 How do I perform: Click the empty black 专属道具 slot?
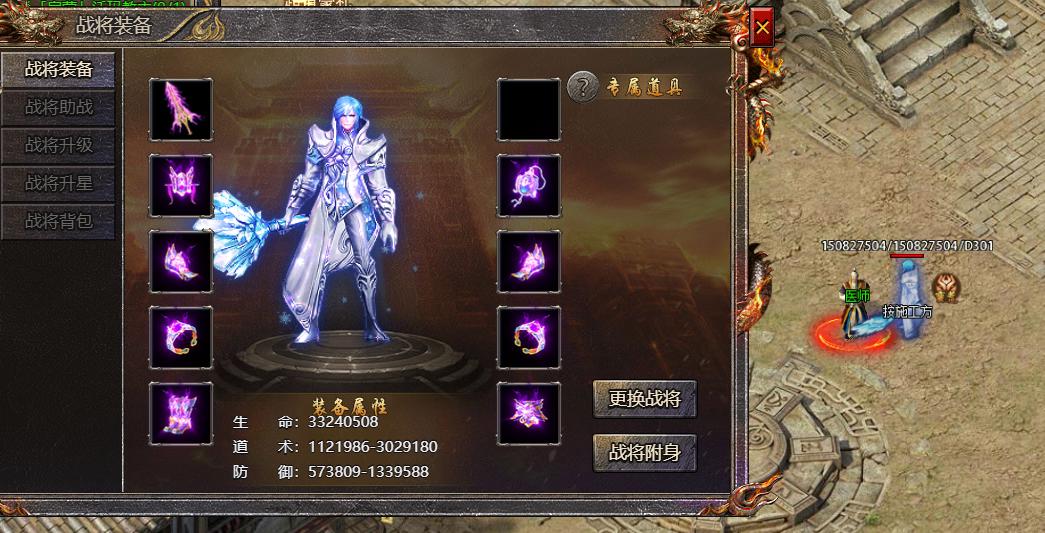(528, 109)
